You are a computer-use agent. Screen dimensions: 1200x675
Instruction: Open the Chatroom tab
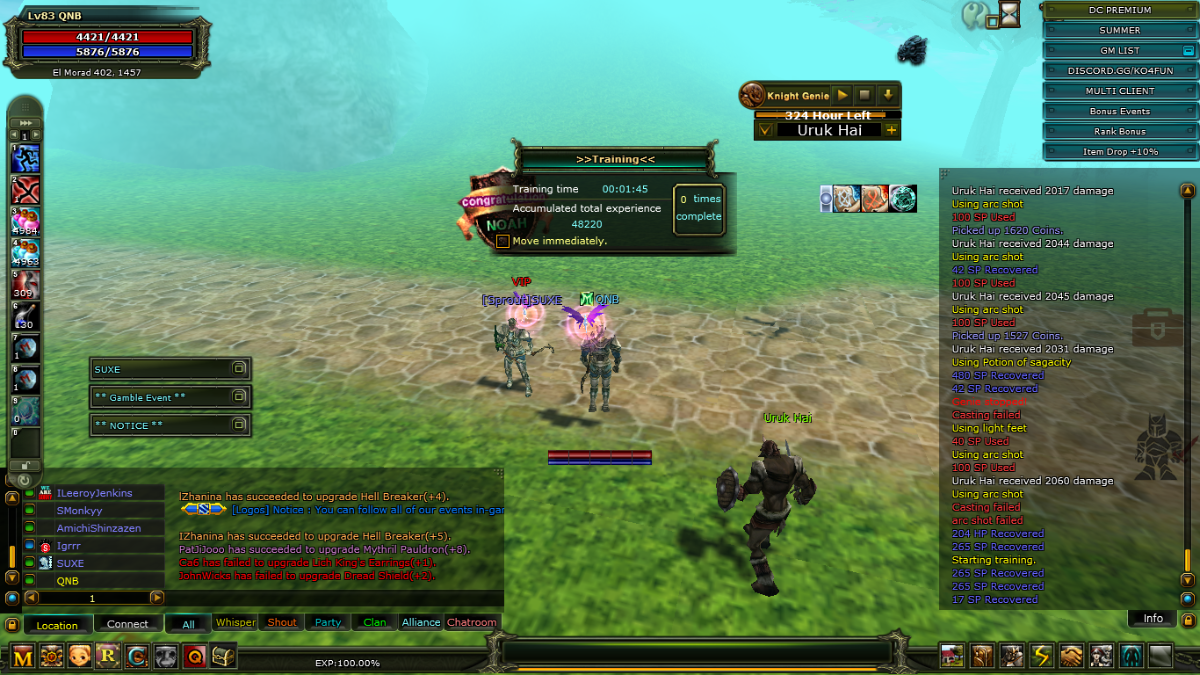(x=472, y=622)
